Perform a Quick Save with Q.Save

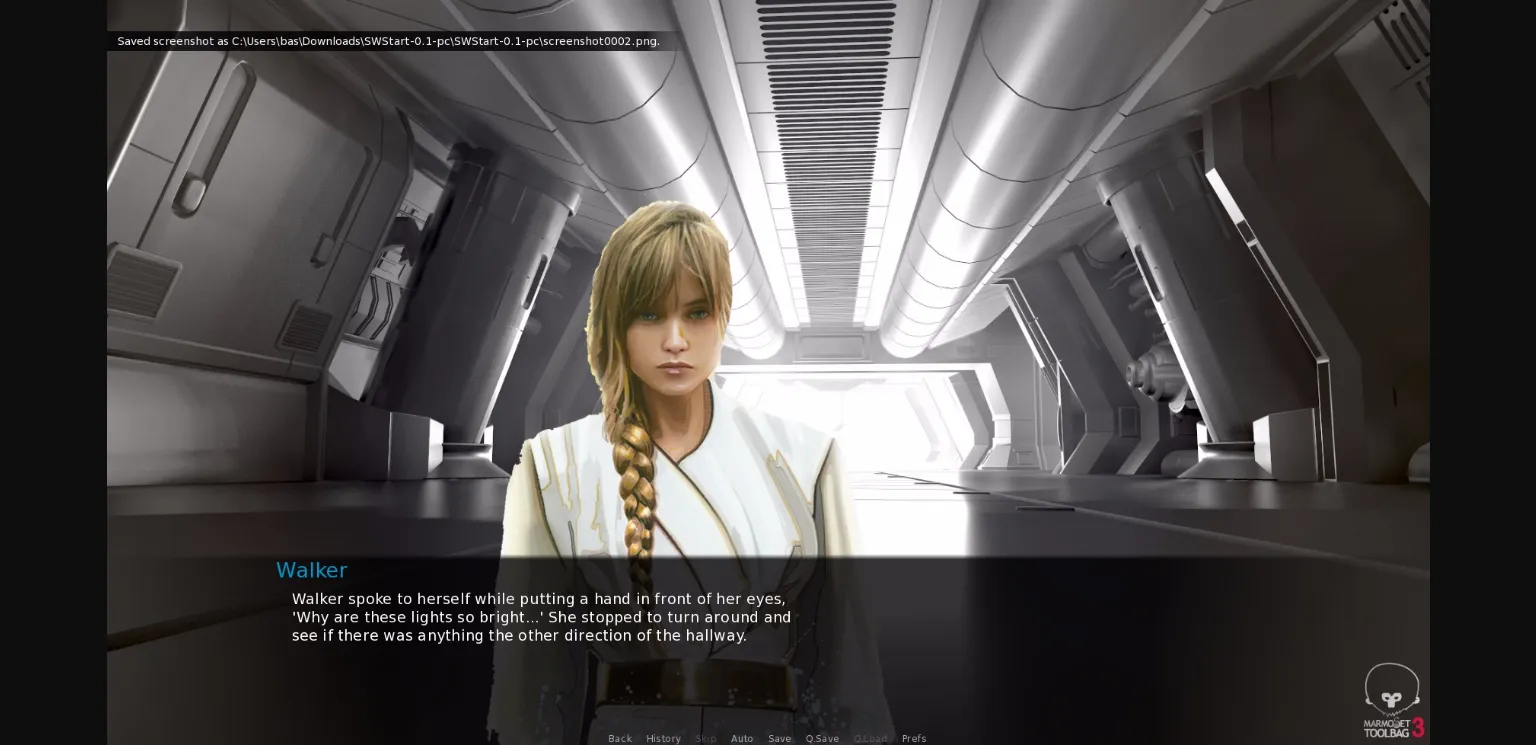pos(822,738)
